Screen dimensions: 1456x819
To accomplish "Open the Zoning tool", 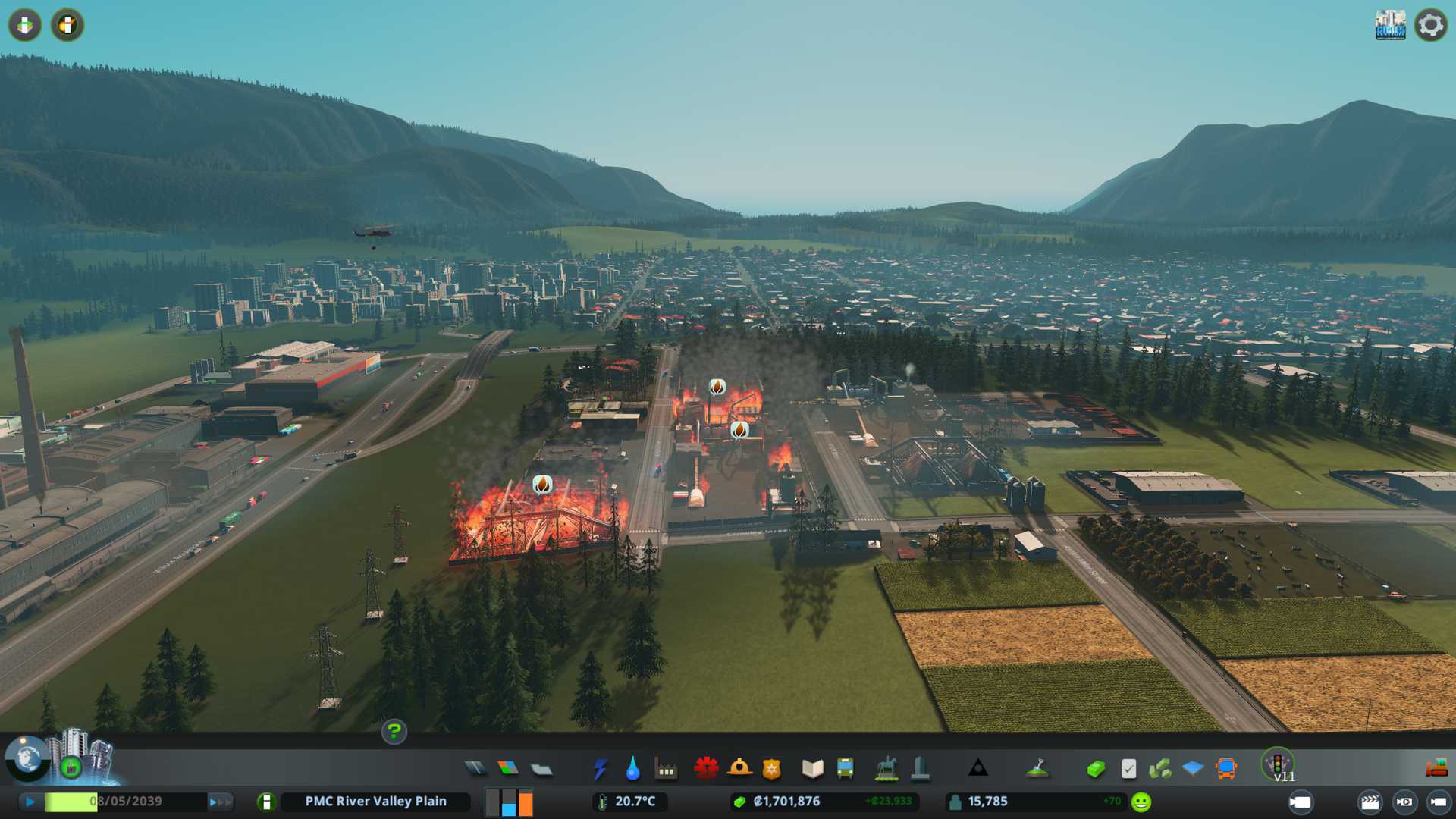I will coord(508,769).
